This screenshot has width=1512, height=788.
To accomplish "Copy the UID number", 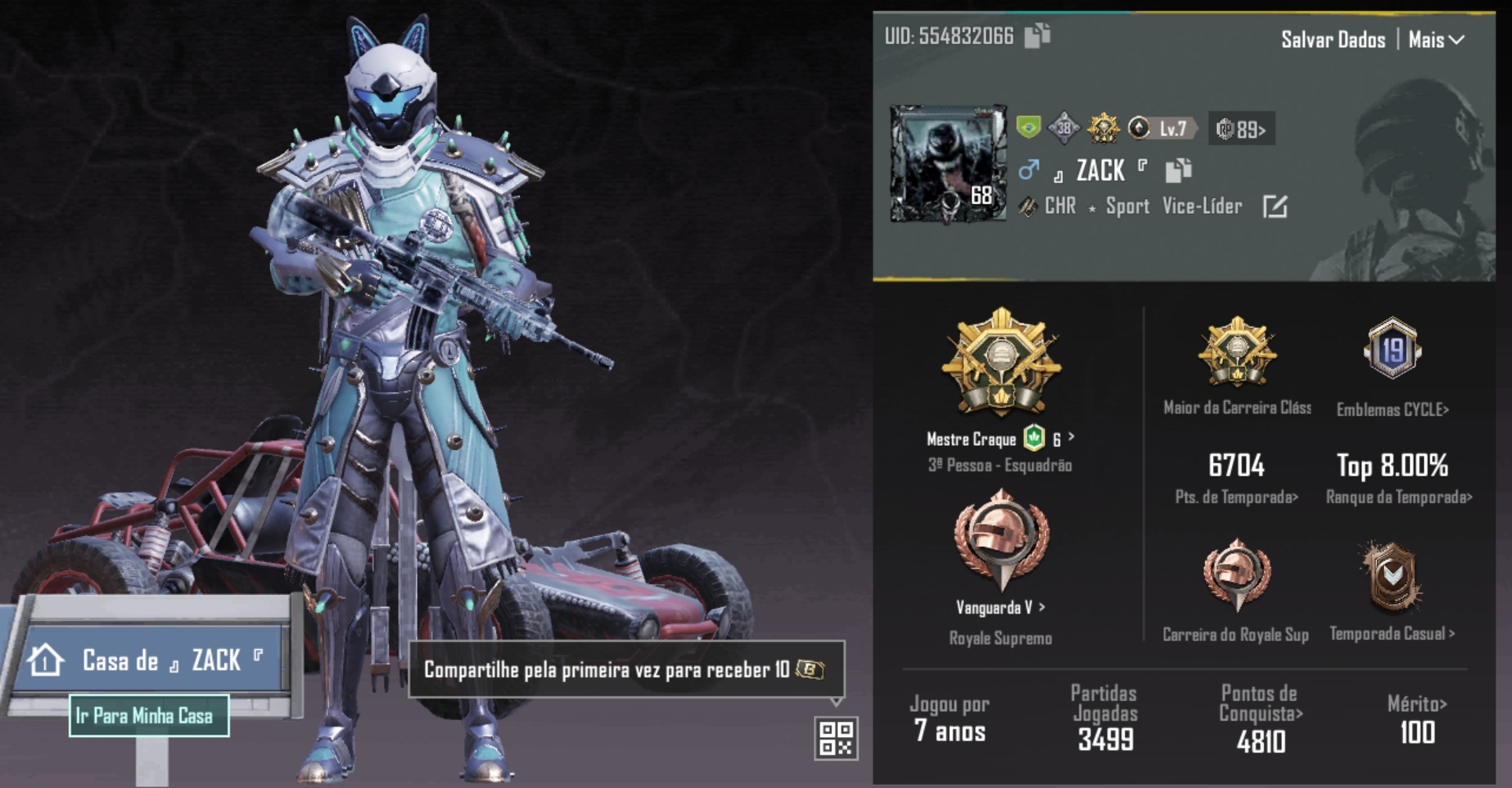I will click(1037, 35).
